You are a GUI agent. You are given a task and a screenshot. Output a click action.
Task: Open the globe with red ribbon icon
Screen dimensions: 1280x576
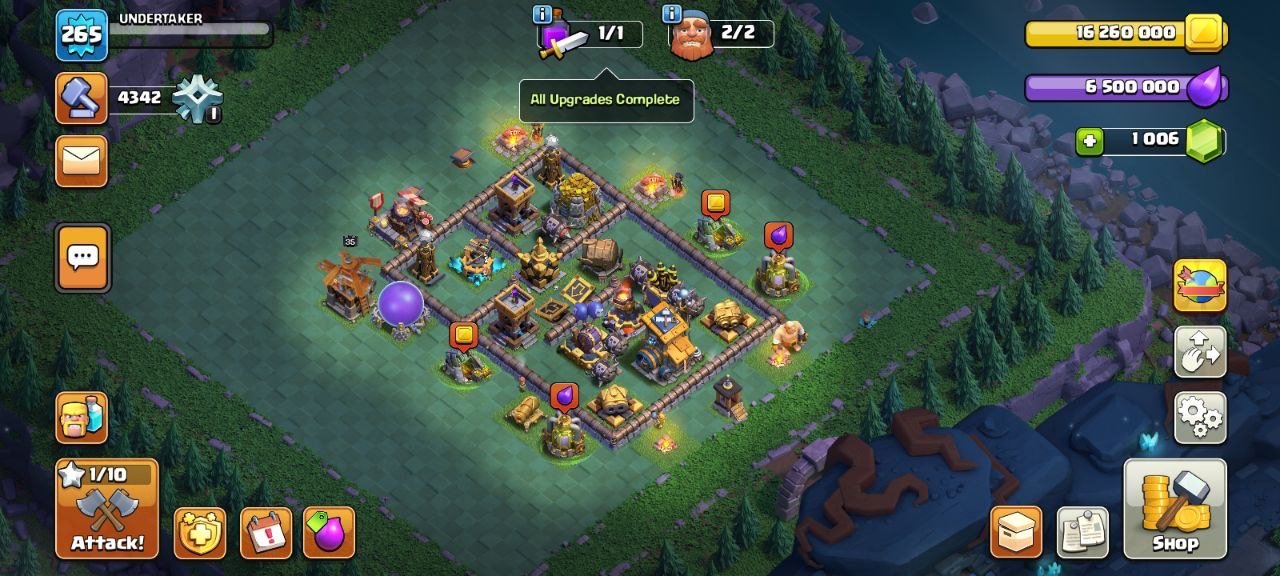(x=1200, y=286)
